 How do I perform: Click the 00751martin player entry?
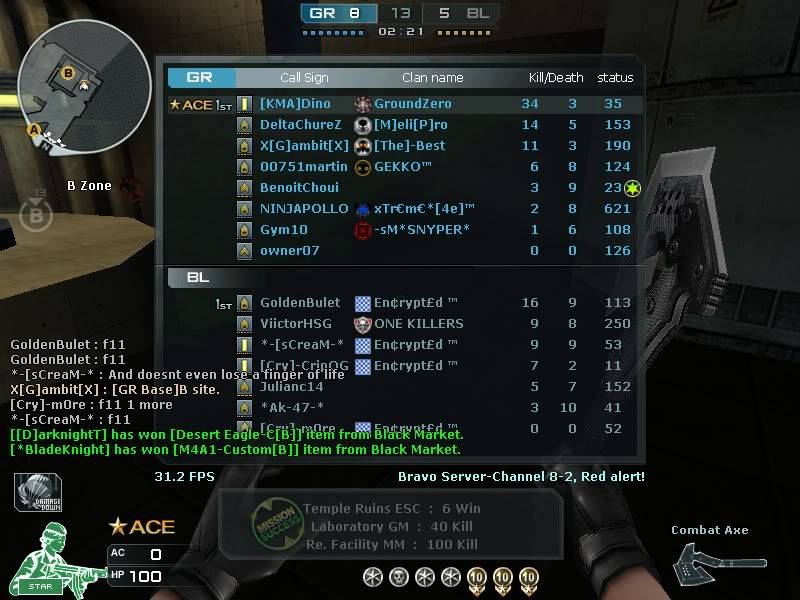tap(304, 167)
